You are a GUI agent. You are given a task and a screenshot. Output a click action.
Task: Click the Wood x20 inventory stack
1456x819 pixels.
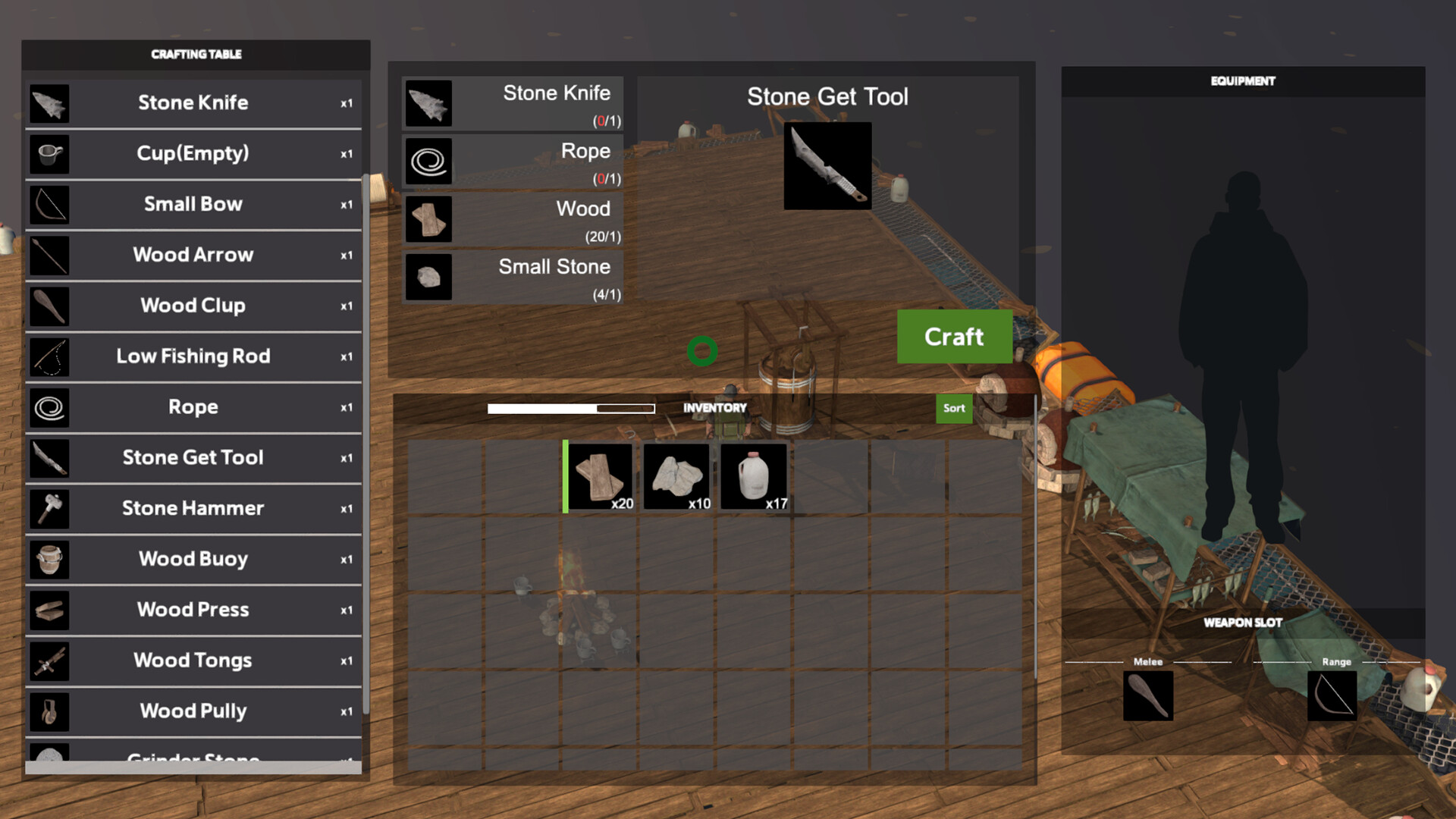[x=601, y=476]
